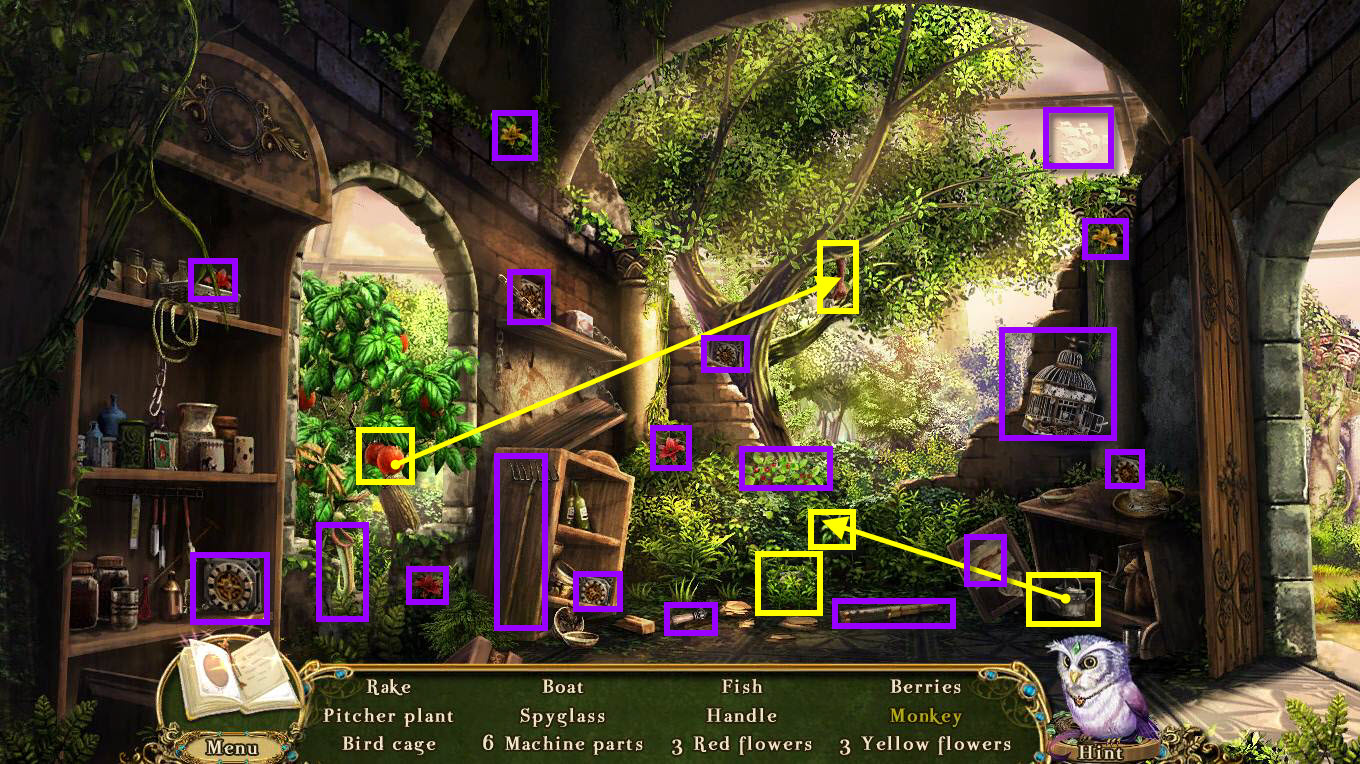This screenshot has width=1360, height=764.
Task: Use the owl Hint button
Action: tap(1100, 752)
